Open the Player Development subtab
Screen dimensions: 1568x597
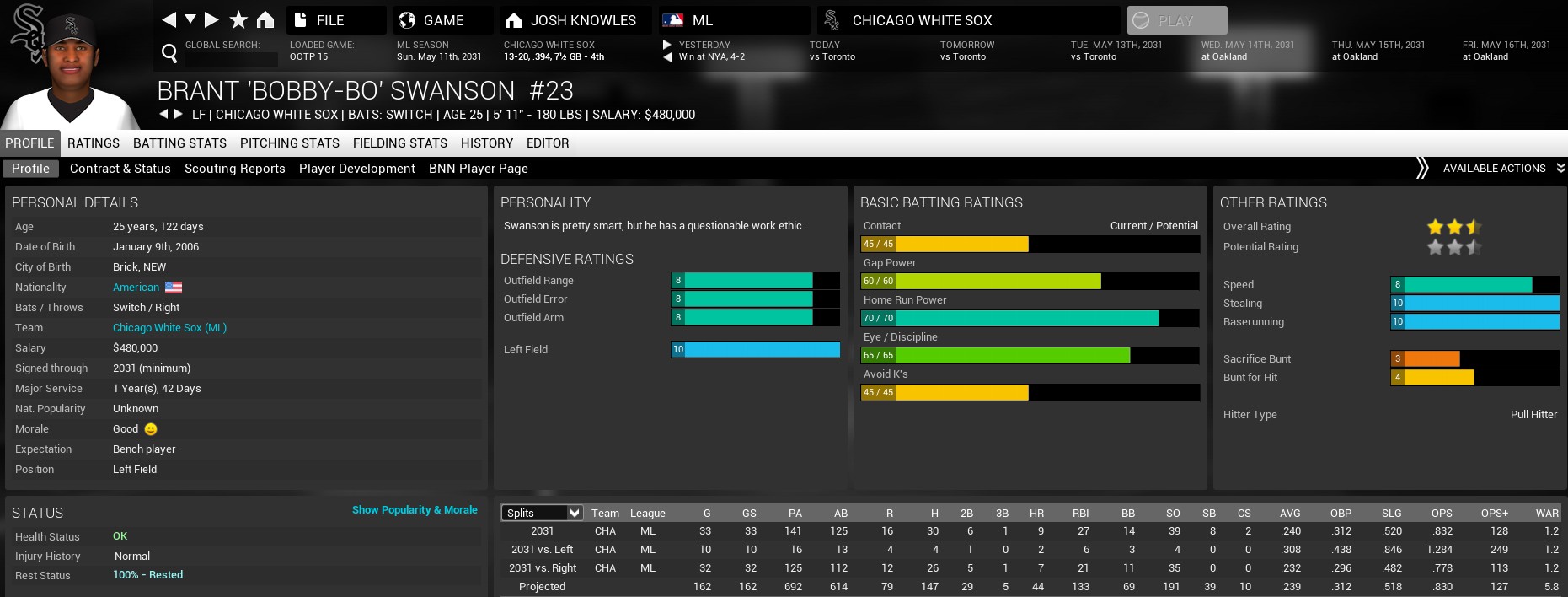tap(357, 169)
